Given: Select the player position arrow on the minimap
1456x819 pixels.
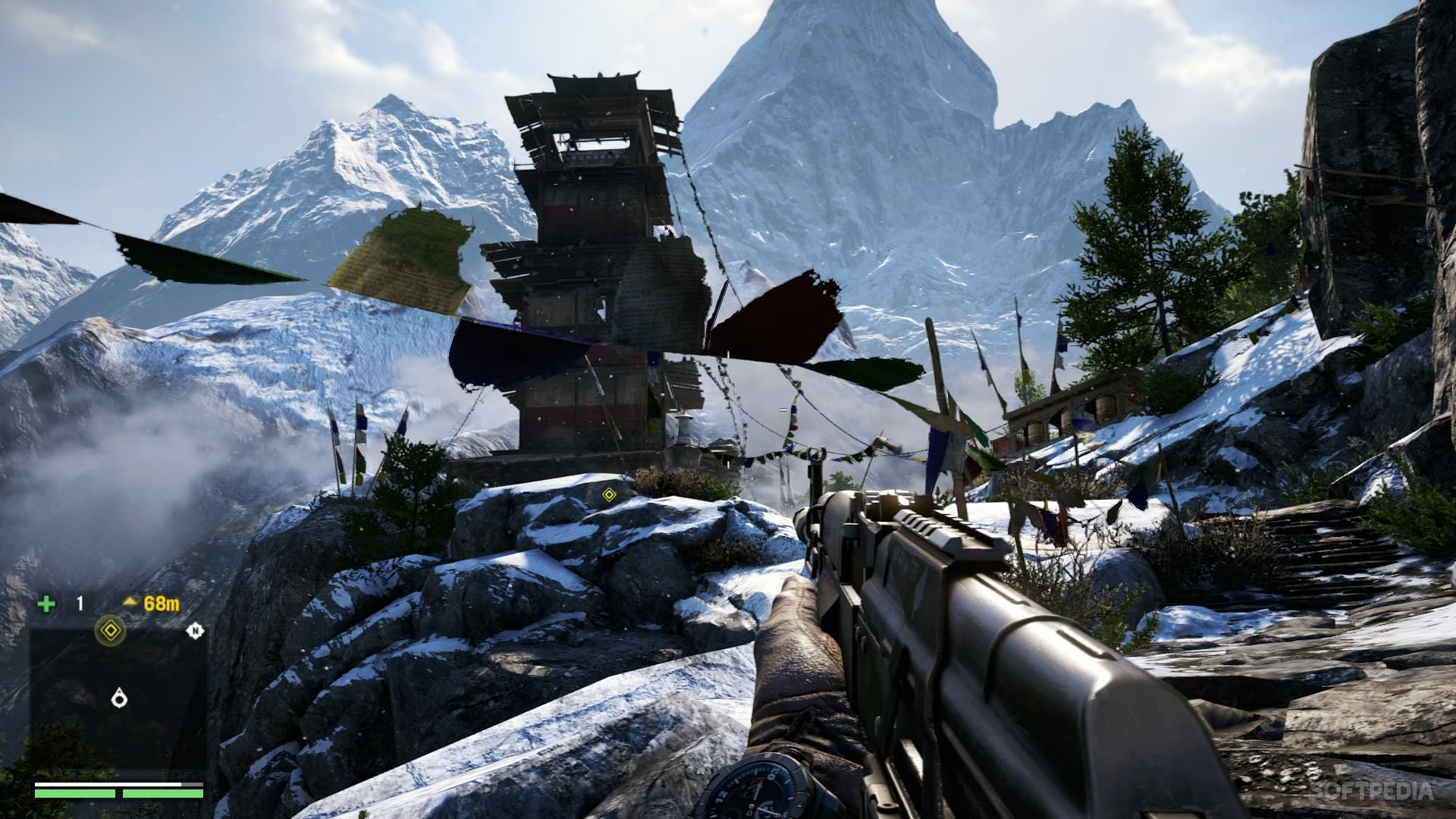Looking at the screenshot, I should [x=118, y=698].
